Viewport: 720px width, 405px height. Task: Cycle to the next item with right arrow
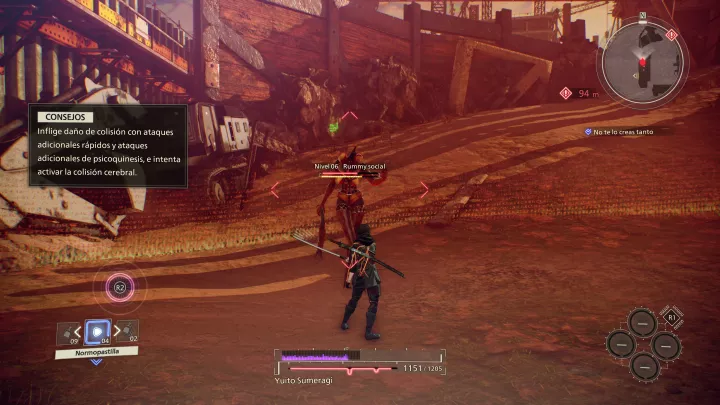coord(118,331)
